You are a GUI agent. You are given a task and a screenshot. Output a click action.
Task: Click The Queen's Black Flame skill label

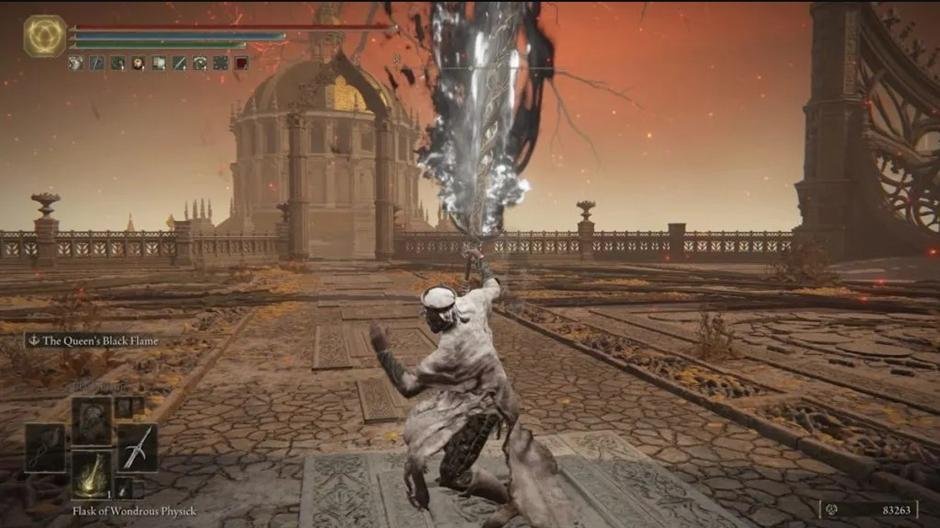tap(99, 341)
